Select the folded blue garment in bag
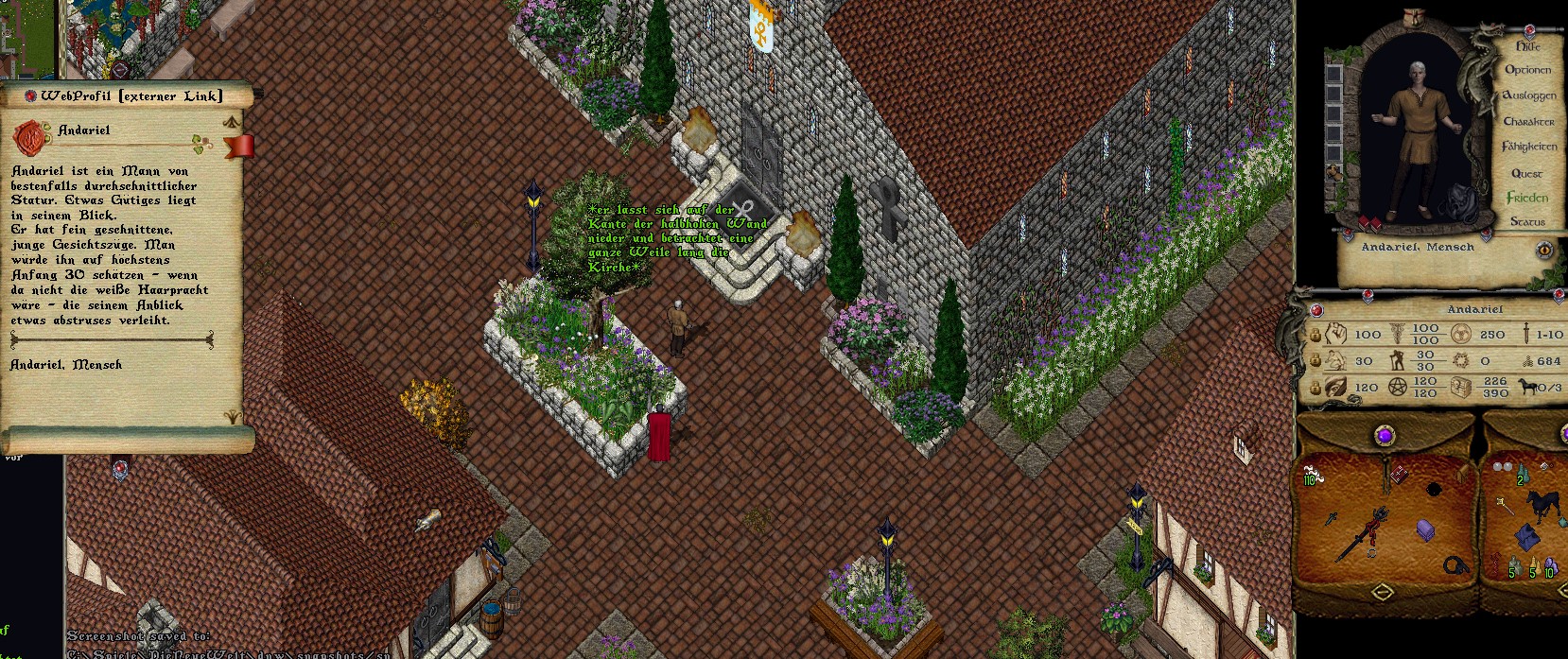This screenshot has height=659, width=1568. click(x=1526, y=537)
